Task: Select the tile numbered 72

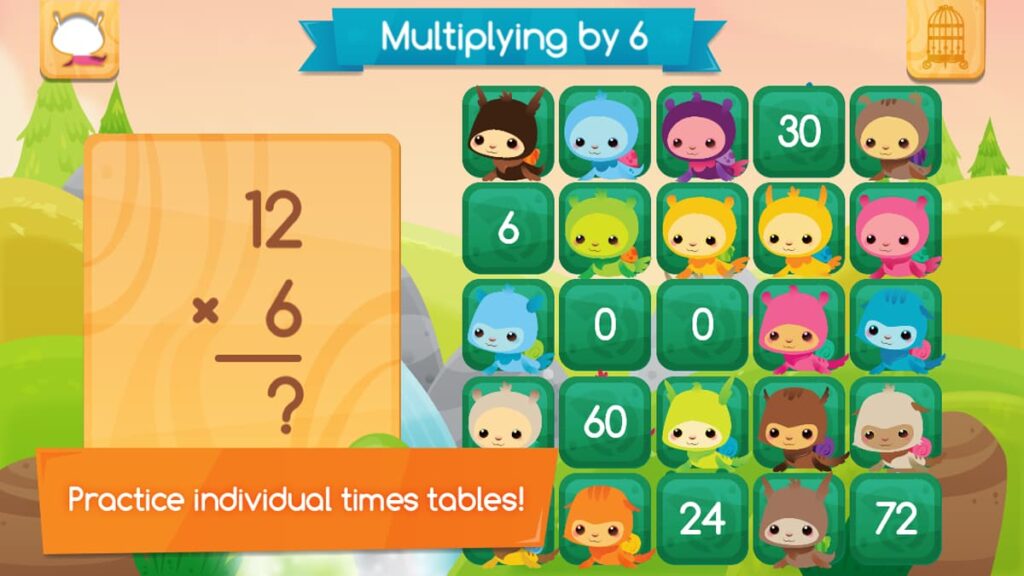Action: (895, 519)
